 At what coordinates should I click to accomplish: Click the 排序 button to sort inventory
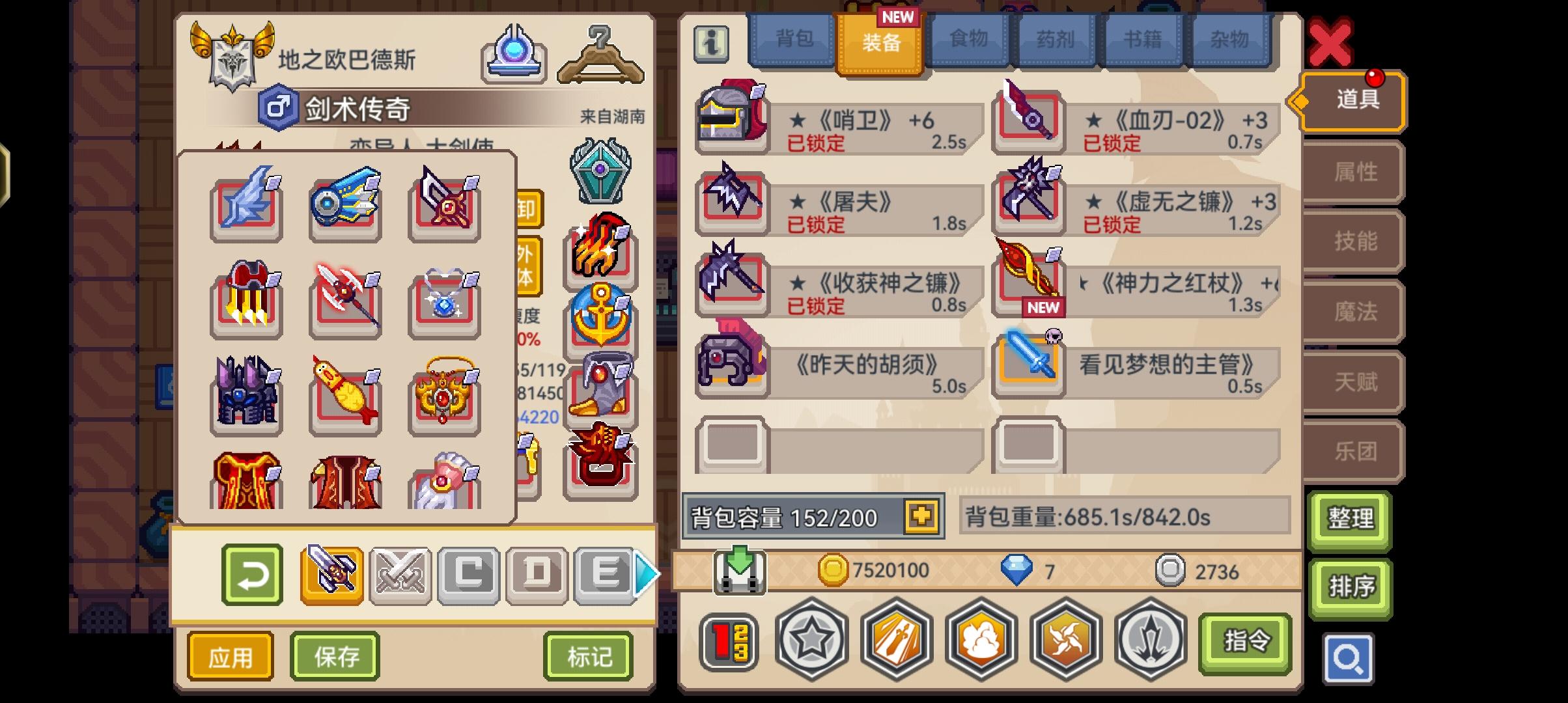[1350, 588]
